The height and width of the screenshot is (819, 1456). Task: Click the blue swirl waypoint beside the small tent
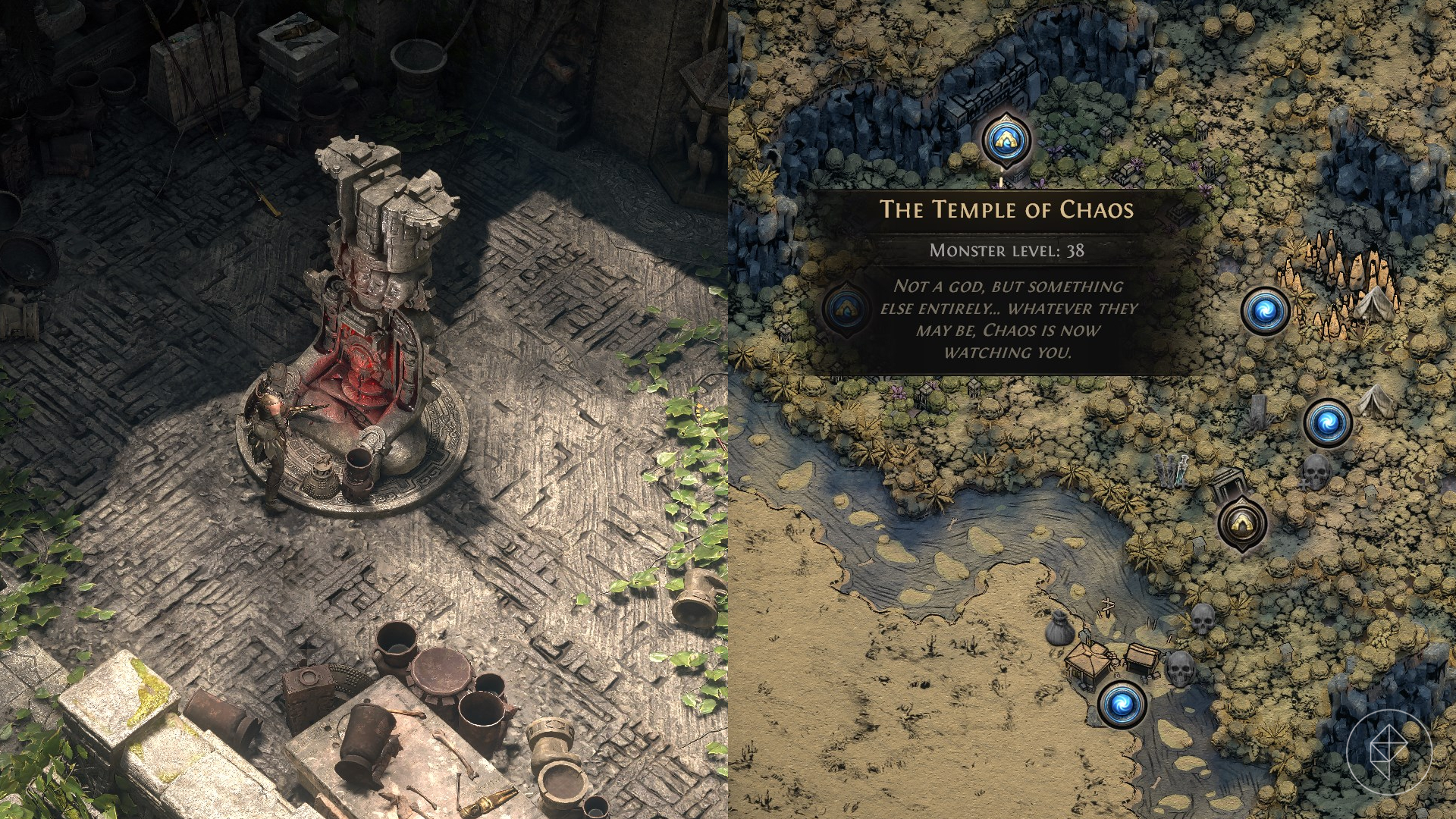pos(1328,422)
